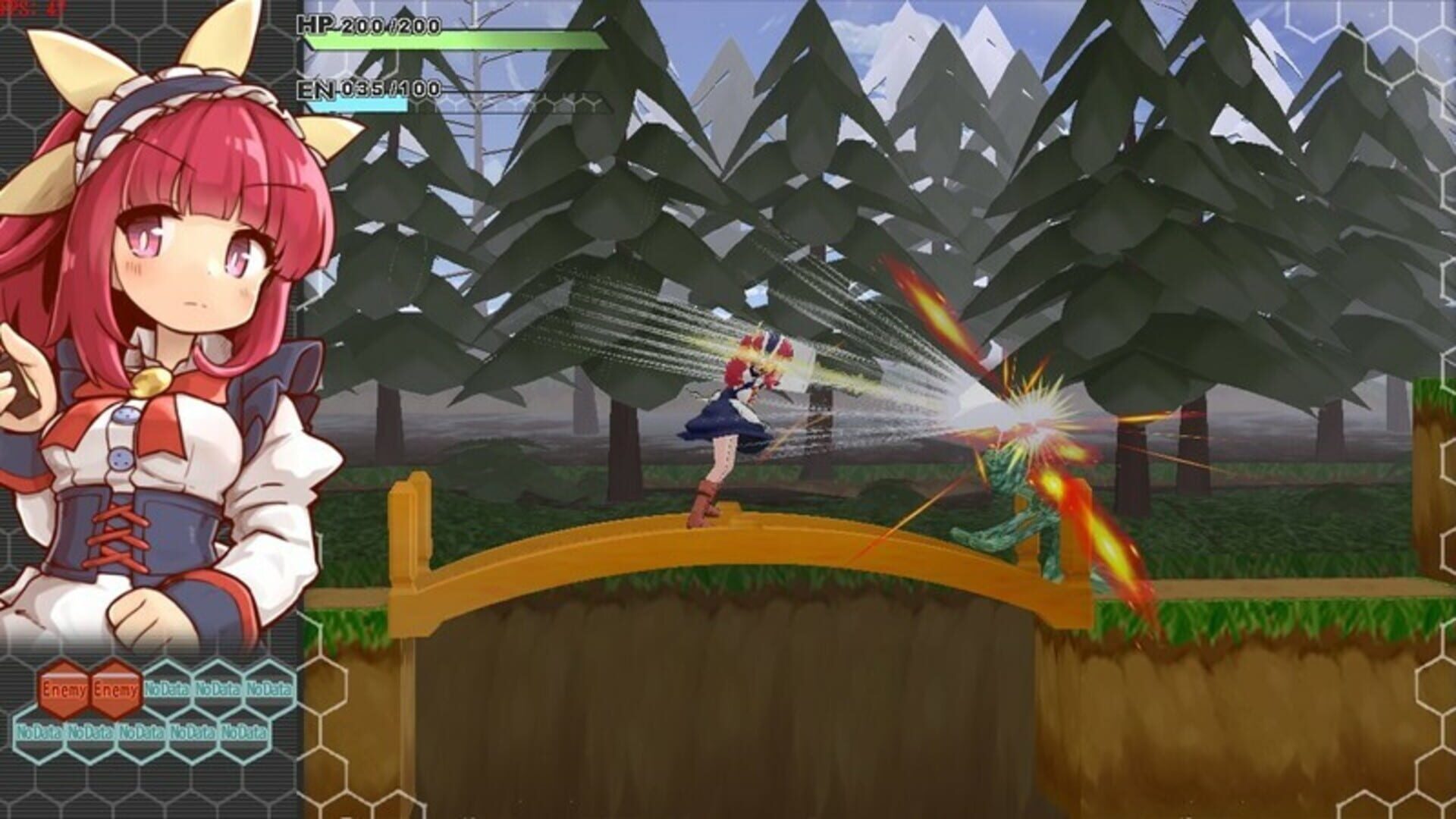This screenshot has width=1456, height=819.
Task: Click the cyan energy gauge bar
Action: [356, 106]
